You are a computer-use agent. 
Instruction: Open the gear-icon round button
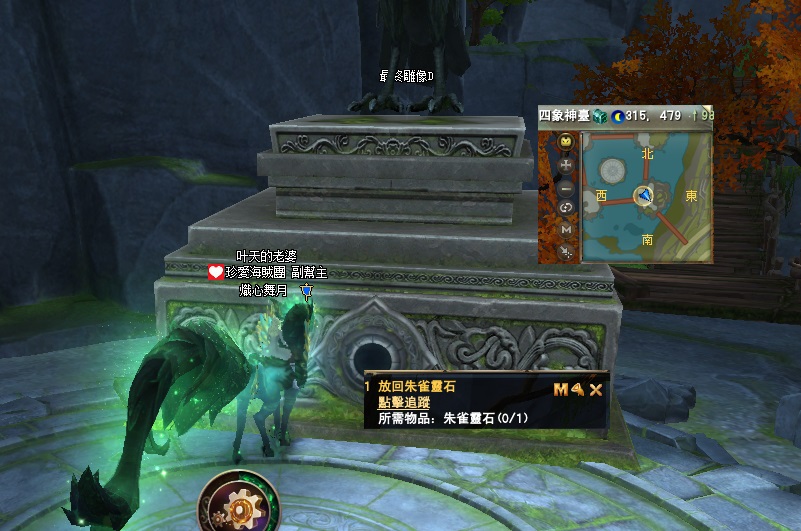[x=238, y=508]
